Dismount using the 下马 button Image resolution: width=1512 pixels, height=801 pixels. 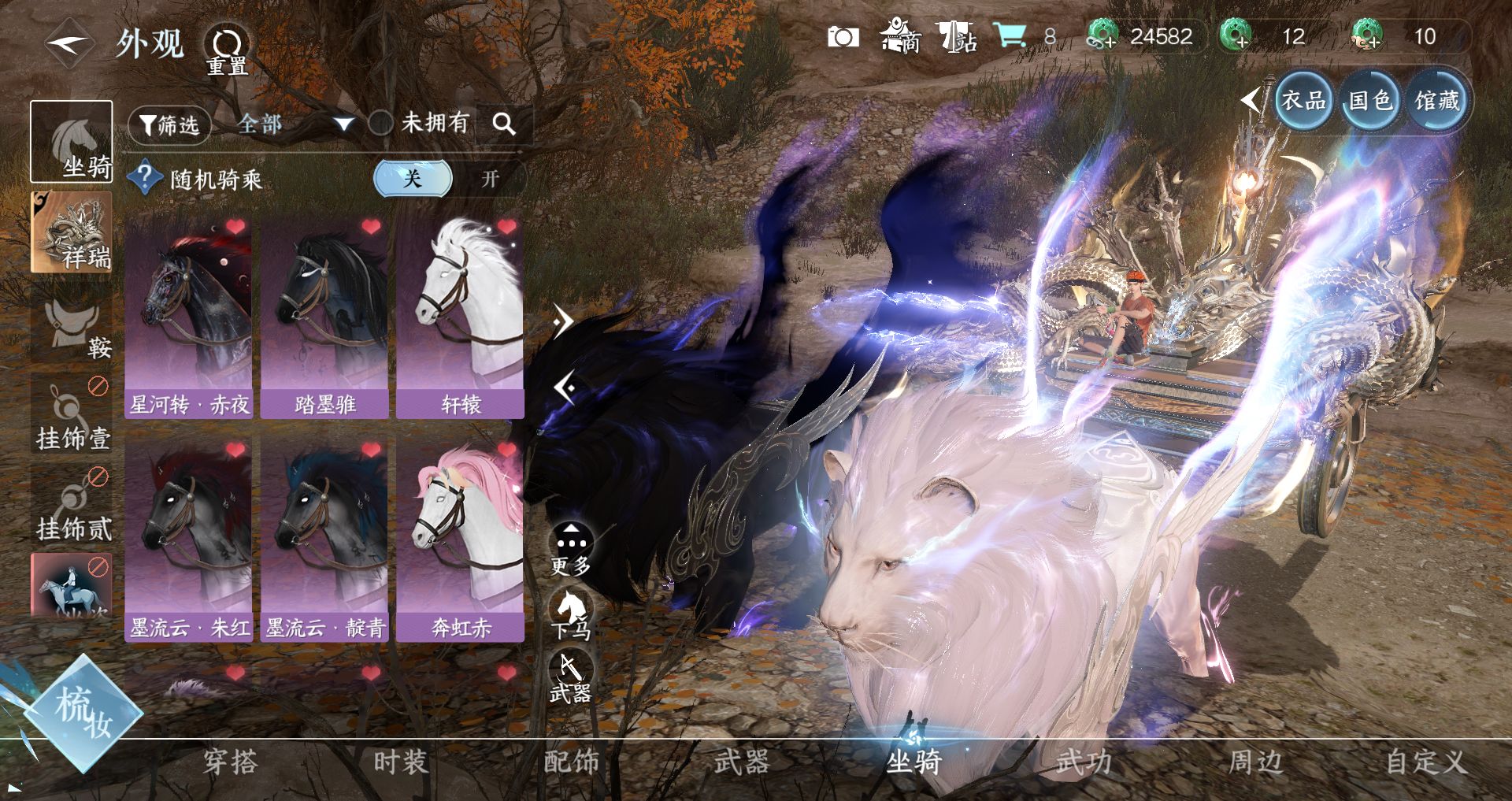click(570, 615)
